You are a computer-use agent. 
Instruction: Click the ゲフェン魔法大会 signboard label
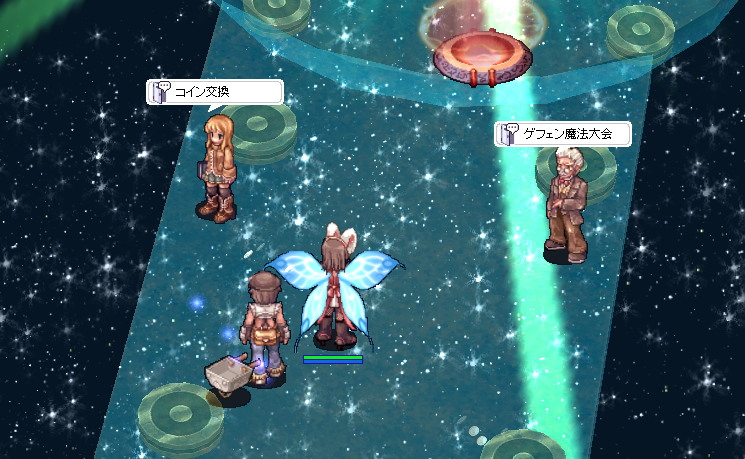(x=565, y=133)
